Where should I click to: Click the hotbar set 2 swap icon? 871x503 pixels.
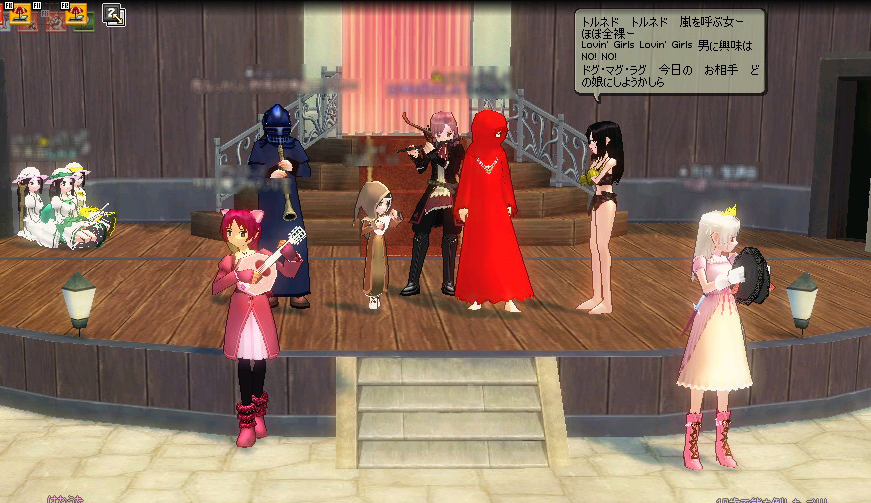[x=113, y=14]
